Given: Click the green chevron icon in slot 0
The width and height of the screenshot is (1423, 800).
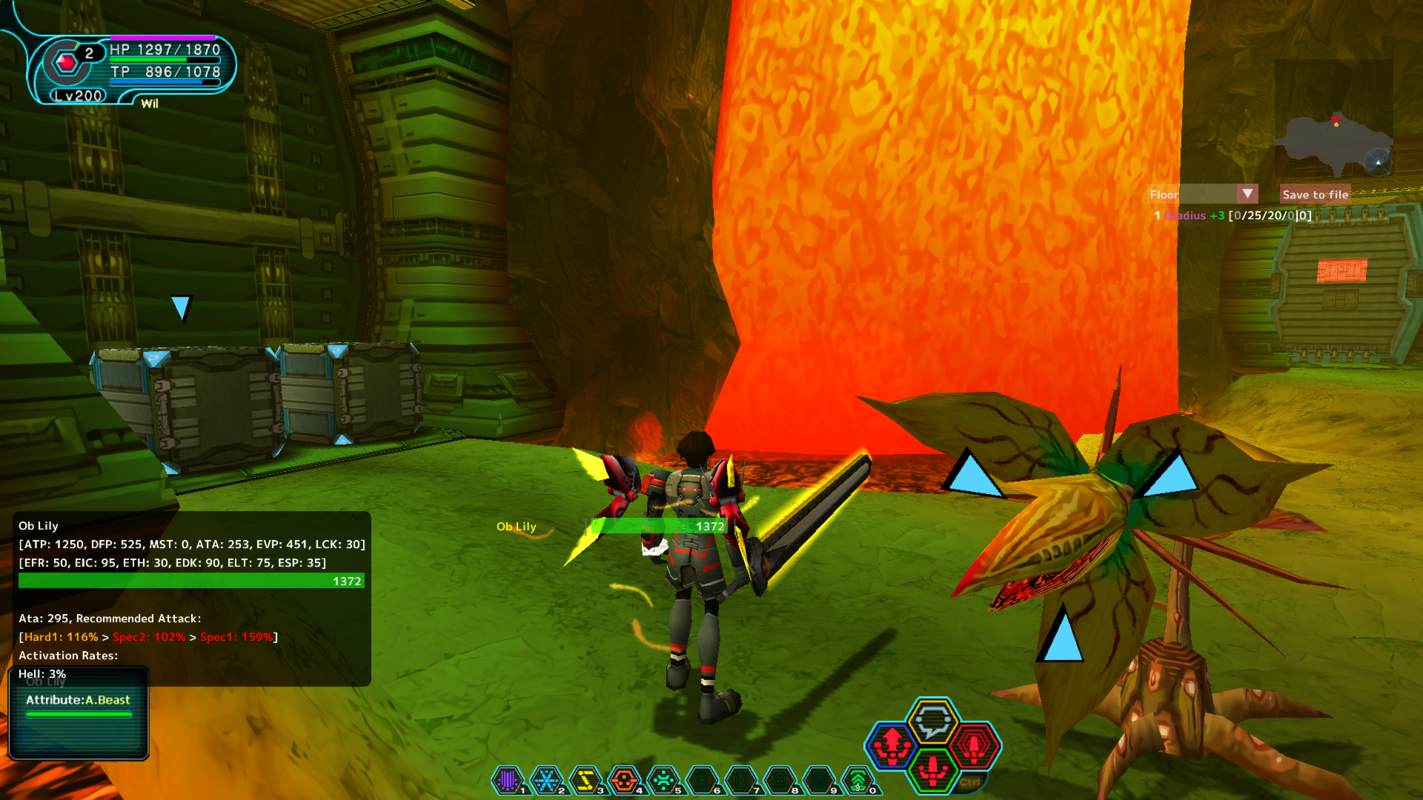Looking at the screenshot, I should pyautogui.click(x=857, y=778).
